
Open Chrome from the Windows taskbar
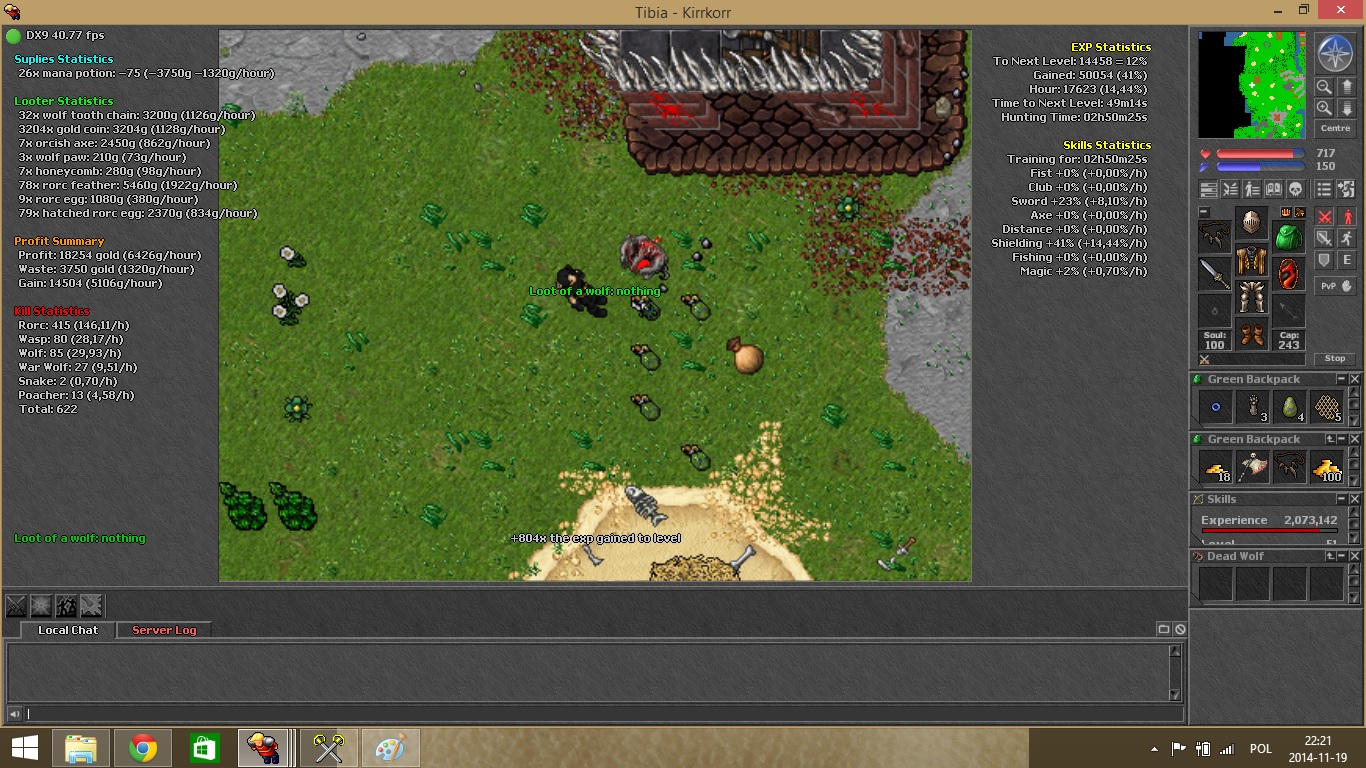tap(143, 748)
